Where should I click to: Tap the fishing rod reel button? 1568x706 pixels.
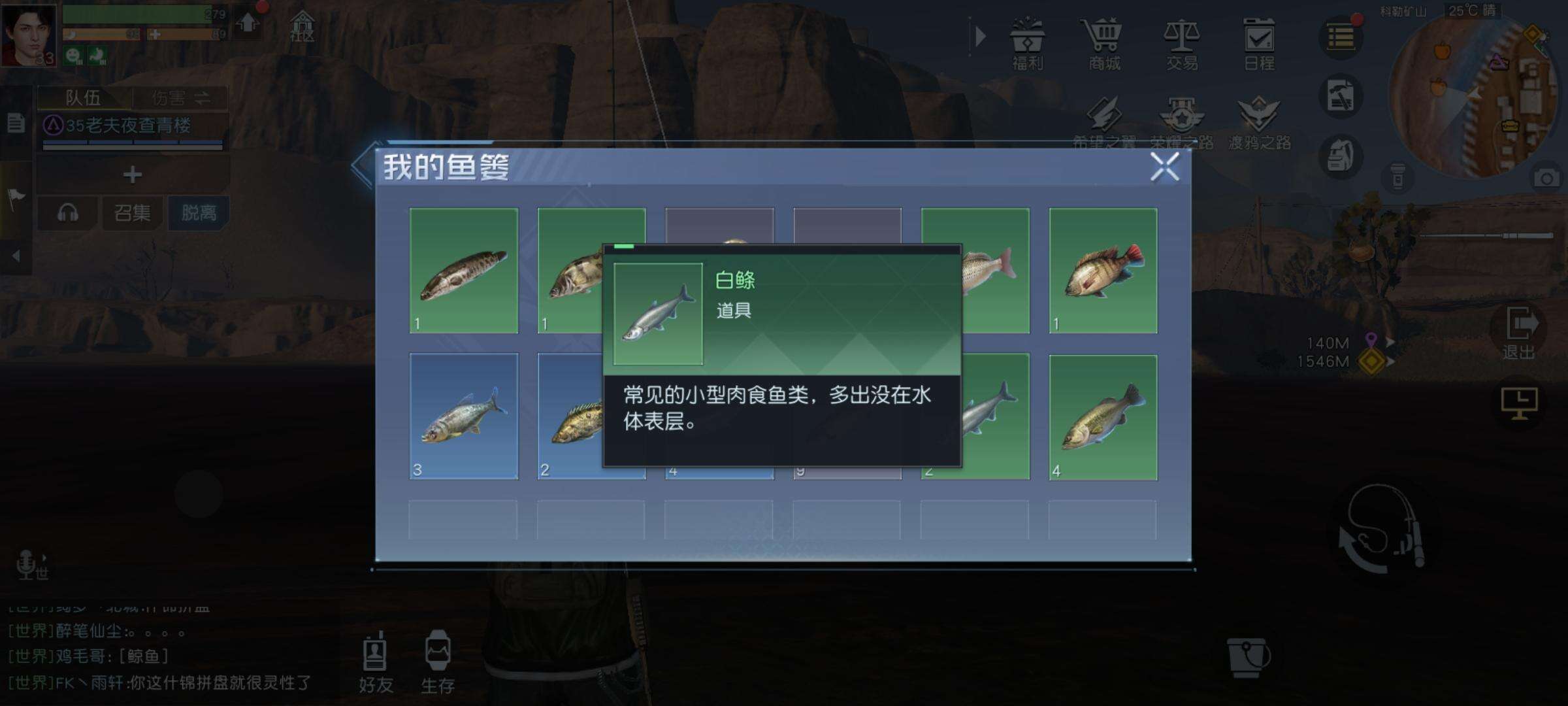[1382, 529]
